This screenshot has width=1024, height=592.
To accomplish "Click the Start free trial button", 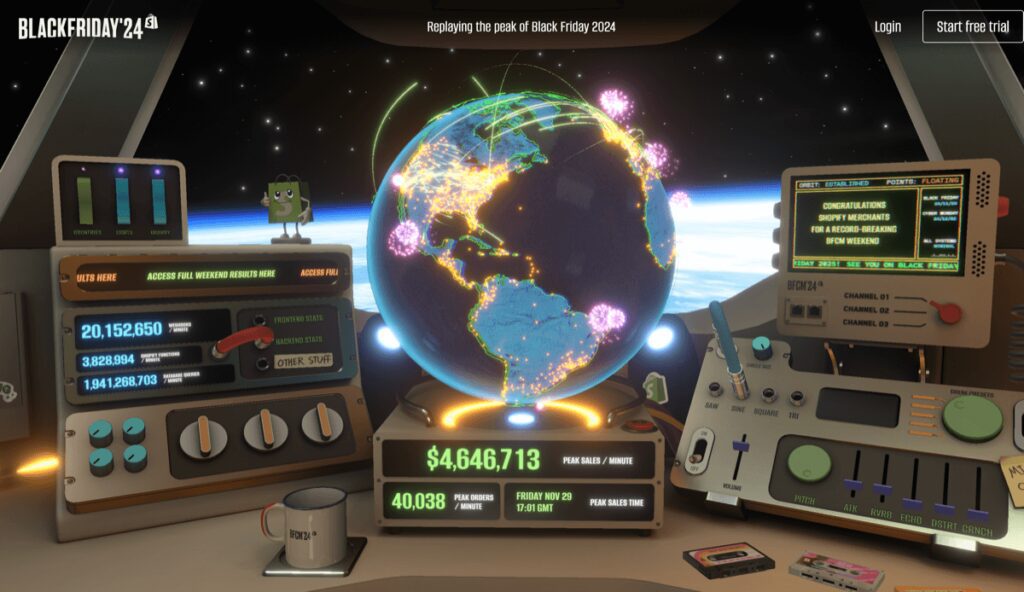I will coord(972,27).
